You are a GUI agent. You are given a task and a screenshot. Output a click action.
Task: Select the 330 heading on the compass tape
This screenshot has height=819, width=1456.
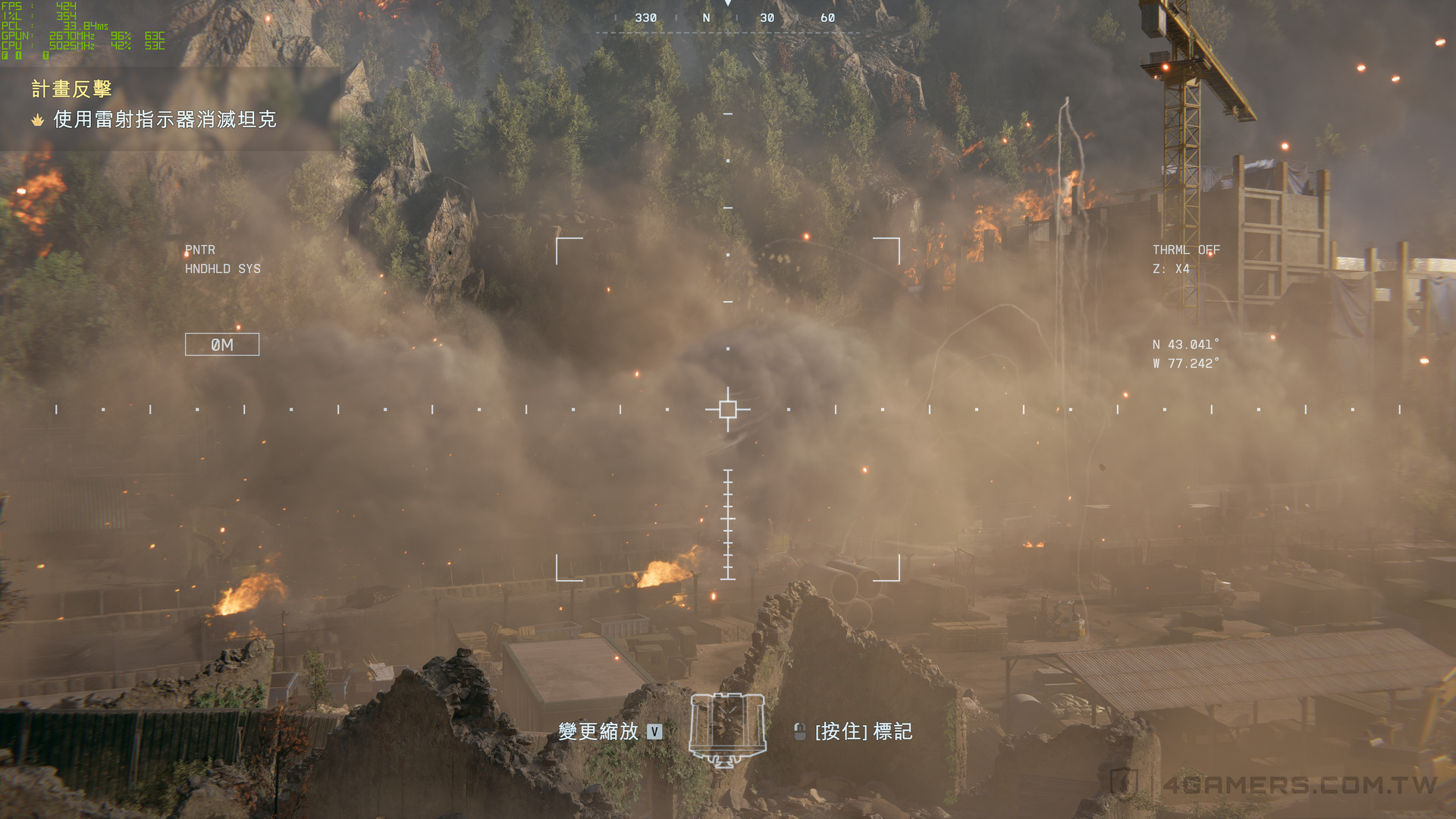[646, 17]
